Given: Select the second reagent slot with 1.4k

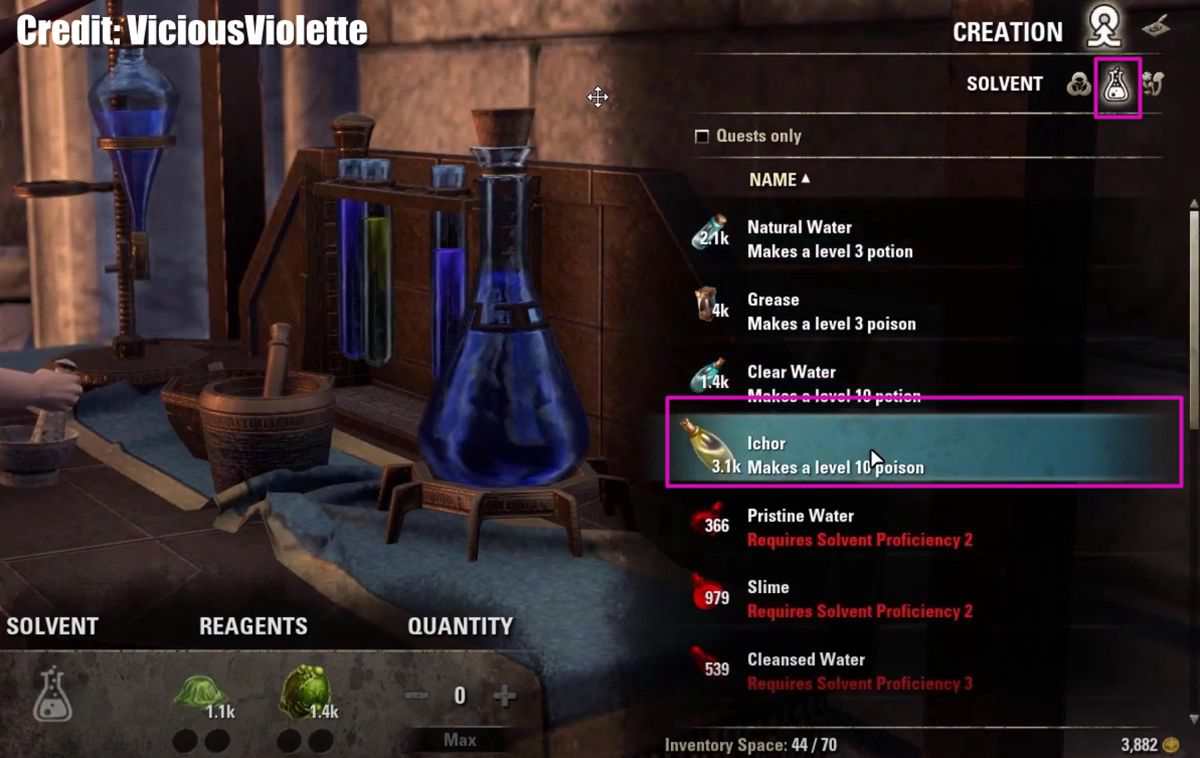Looking at the screenshot, I should coord(306,690).
